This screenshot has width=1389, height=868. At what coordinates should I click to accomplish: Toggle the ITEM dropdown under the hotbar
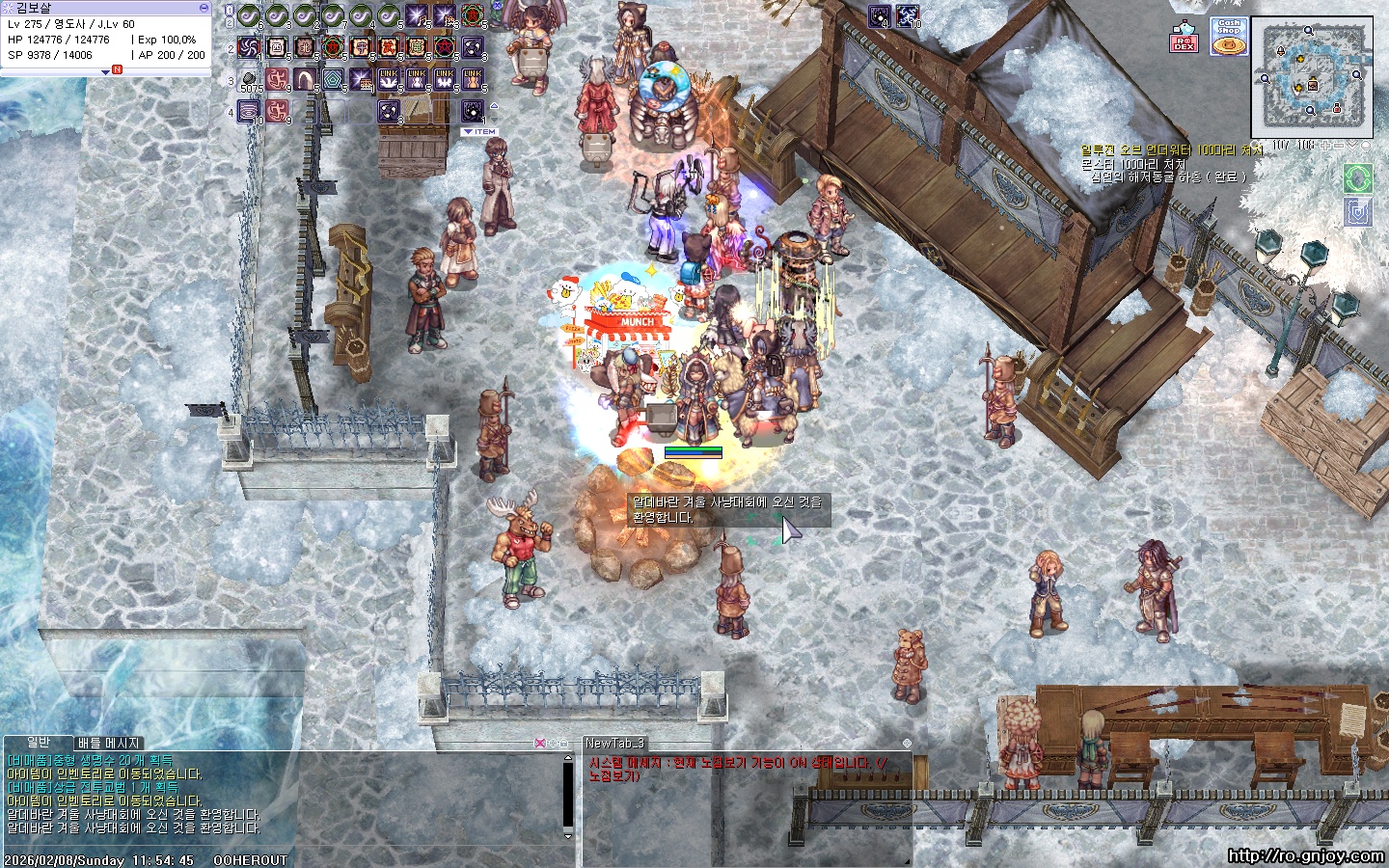[x=479, y=131]
